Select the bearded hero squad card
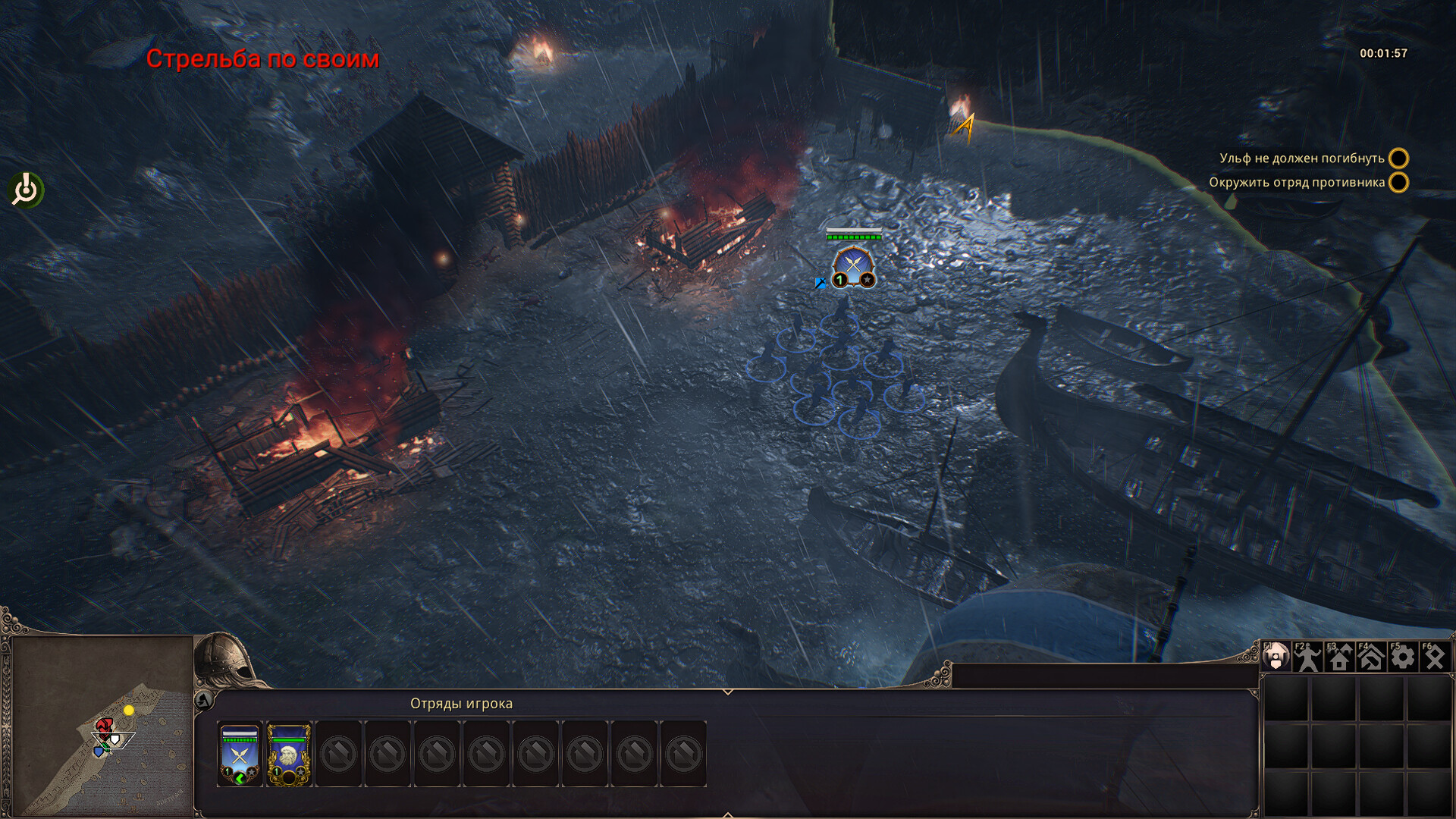The width and height of the screenshot is (1456, 819). [289, 754]
